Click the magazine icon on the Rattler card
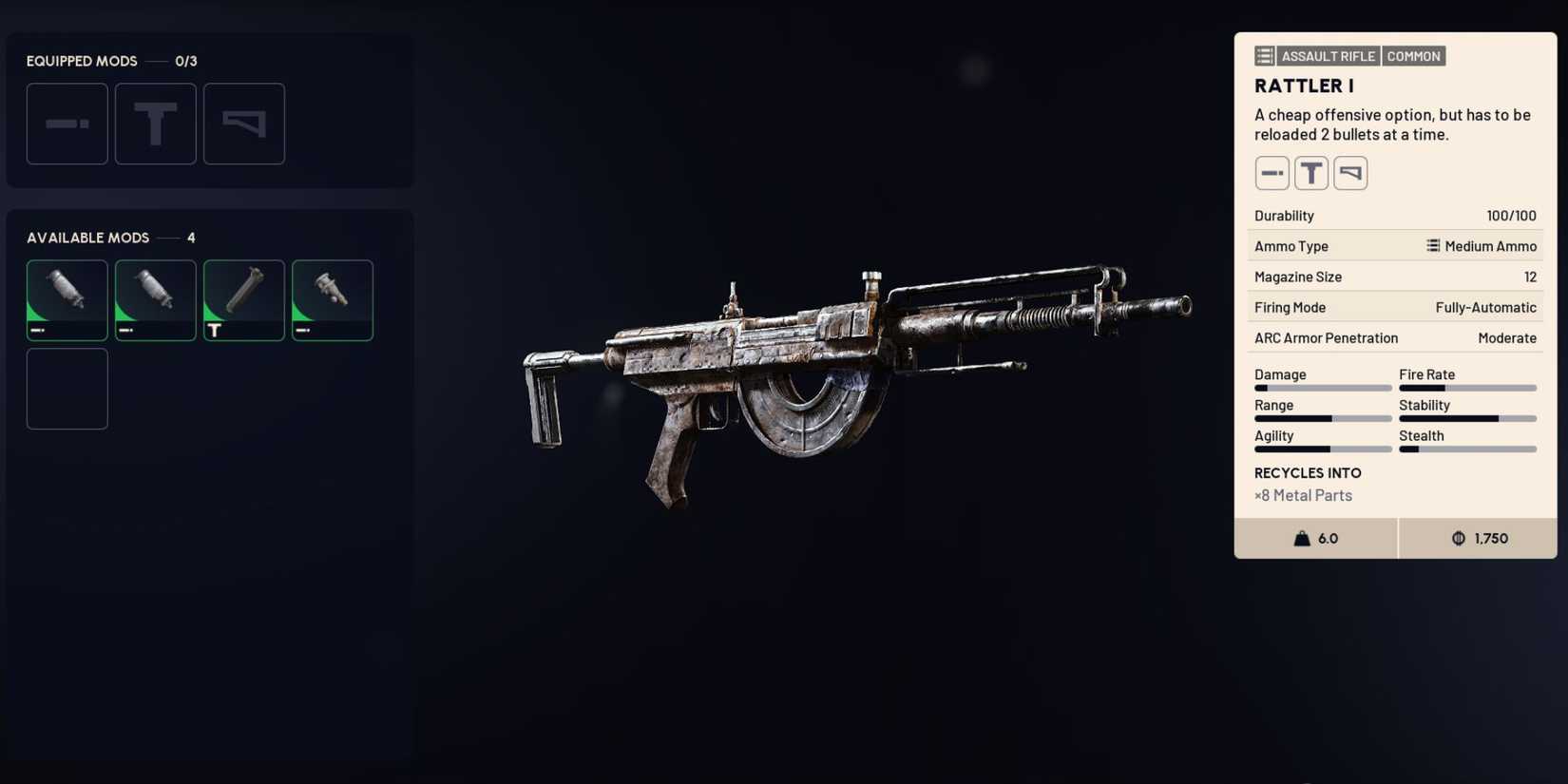1568x784 pixels. click(1350, 172)
